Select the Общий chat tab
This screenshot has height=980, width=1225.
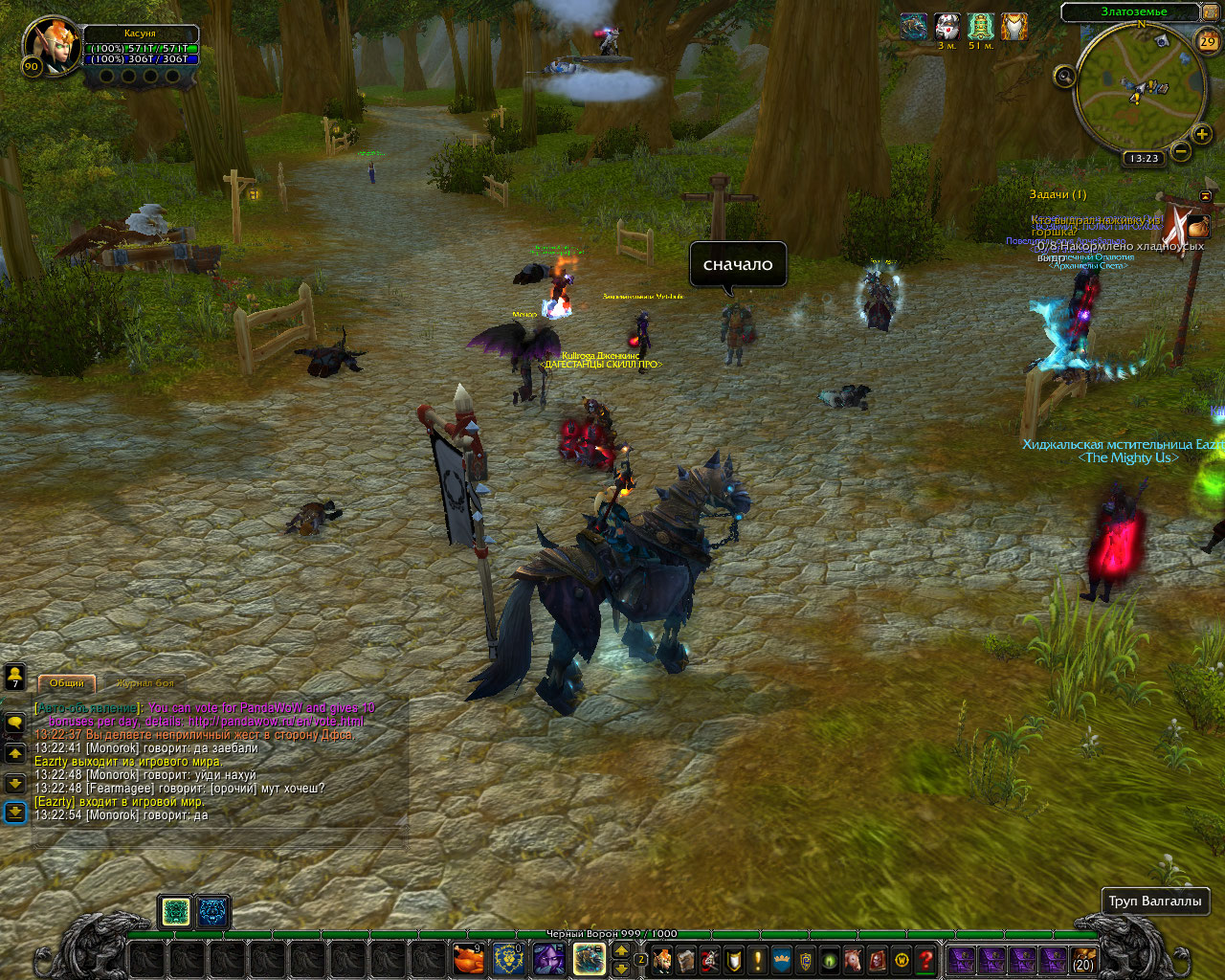pos(67,683)
